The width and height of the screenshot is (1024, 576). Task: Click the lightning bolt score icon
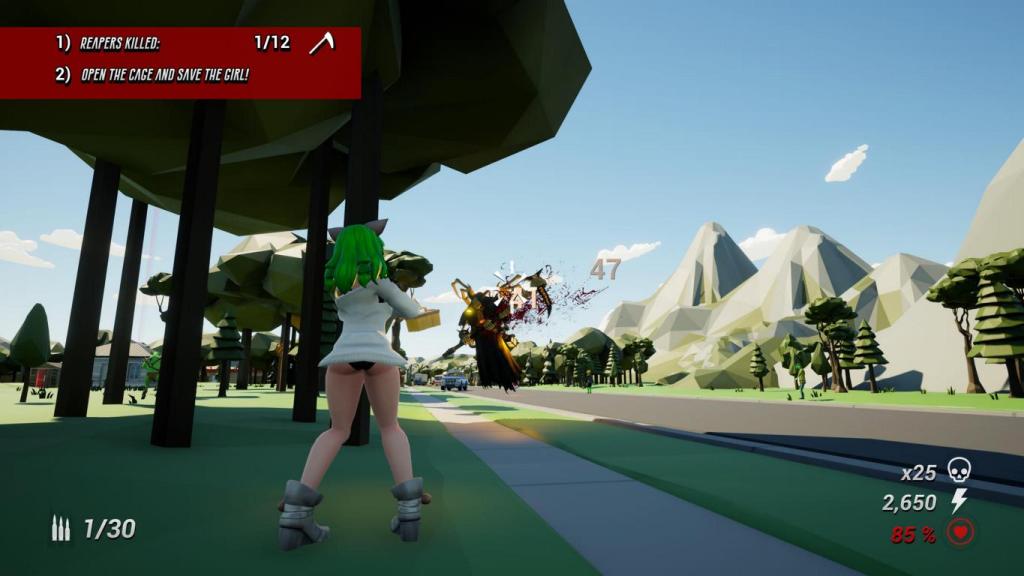tap(959, 501)
